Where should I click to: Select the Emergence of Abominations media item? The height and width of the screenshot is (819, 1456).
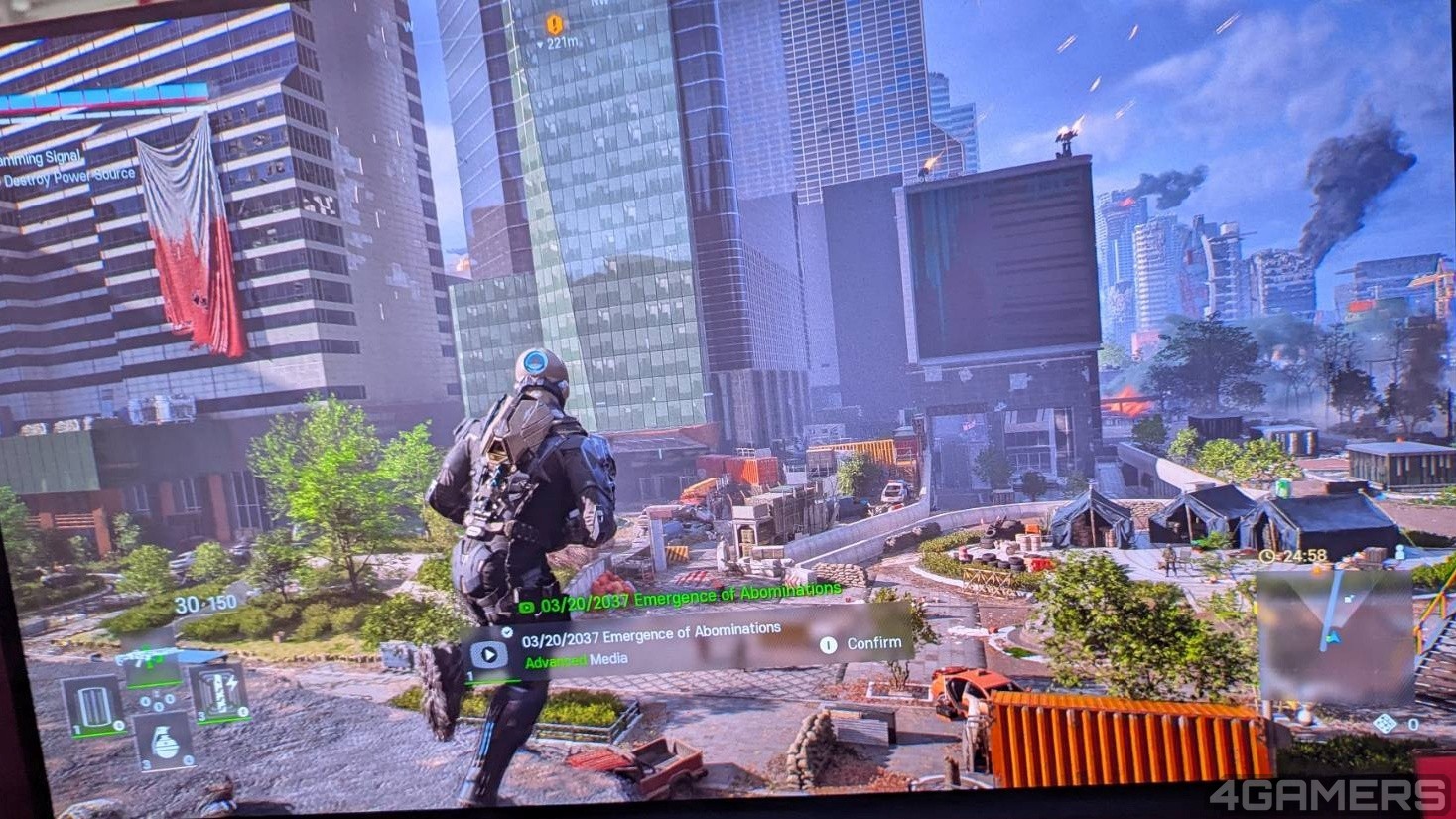651,630
